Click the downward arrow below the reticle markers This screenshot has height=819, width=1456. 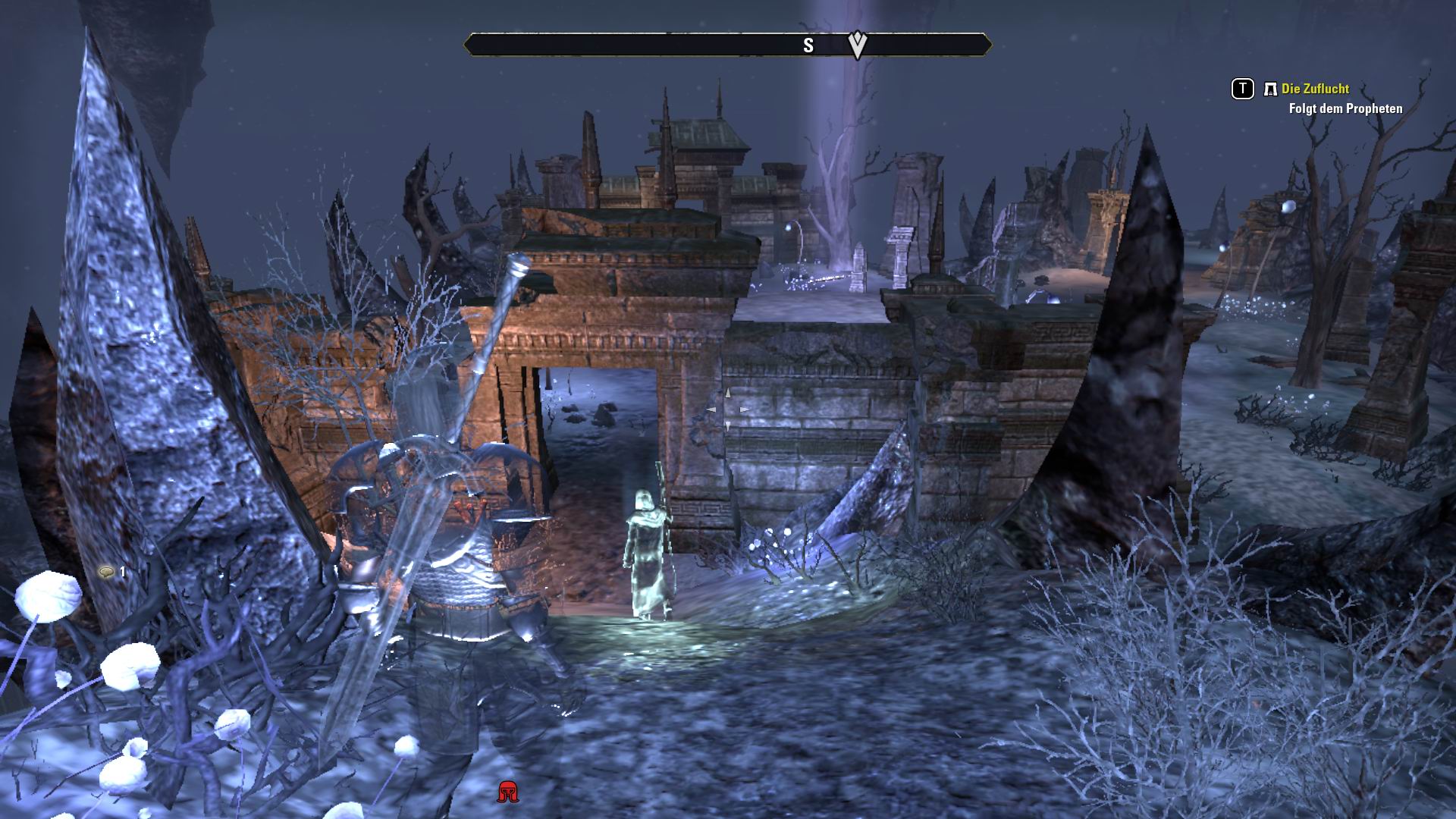tap(727, 425)
